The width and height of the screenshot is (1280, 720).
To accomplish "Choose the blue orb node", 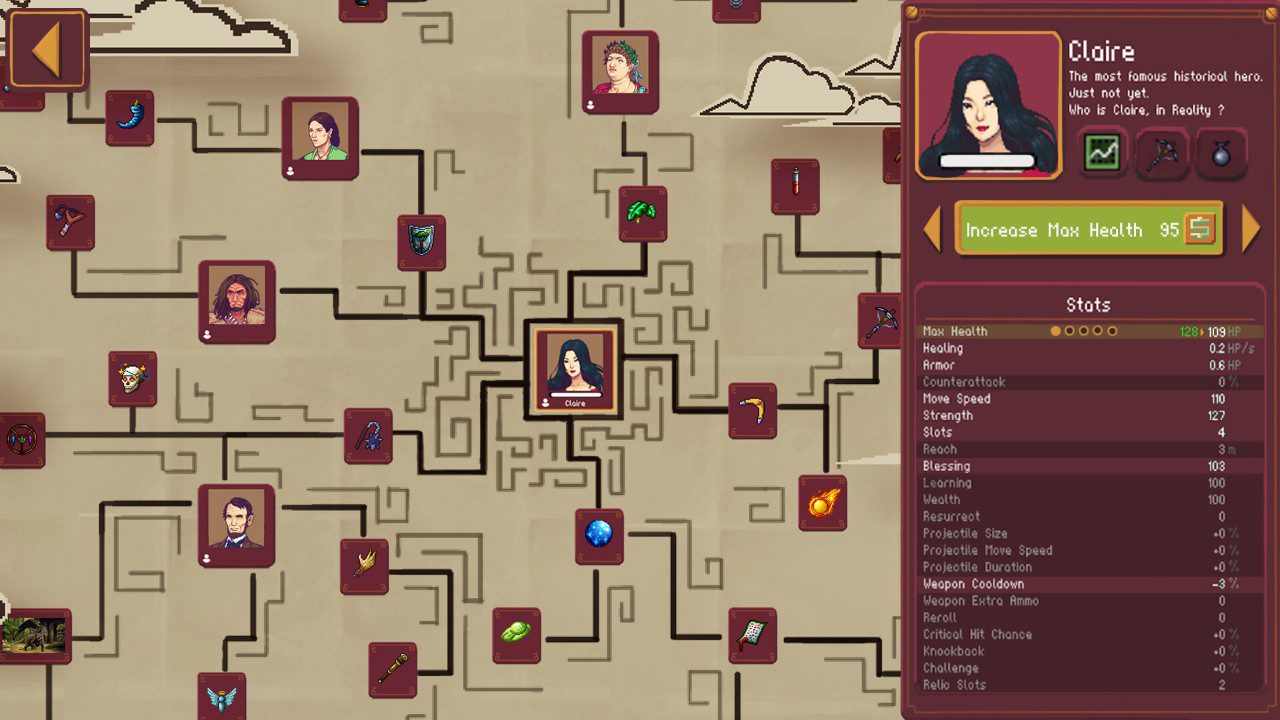I will 599,535.
